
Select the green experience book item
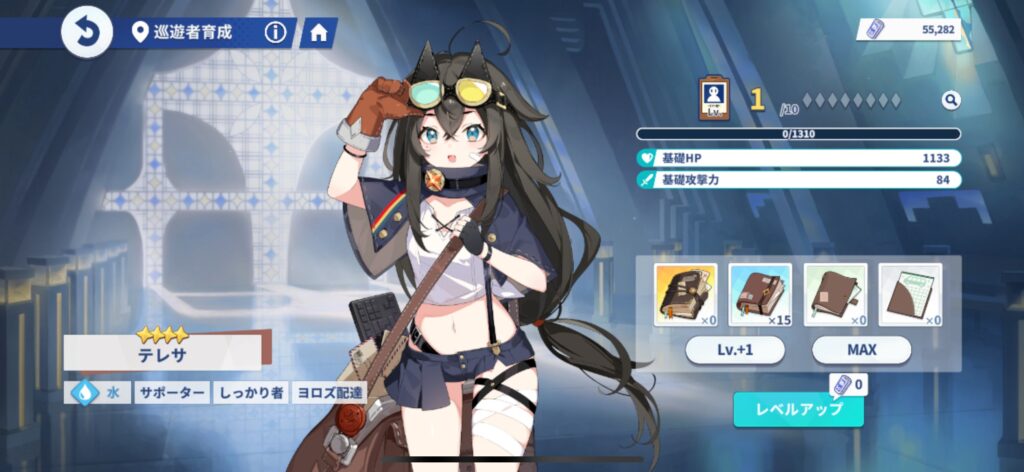[835, 295]
